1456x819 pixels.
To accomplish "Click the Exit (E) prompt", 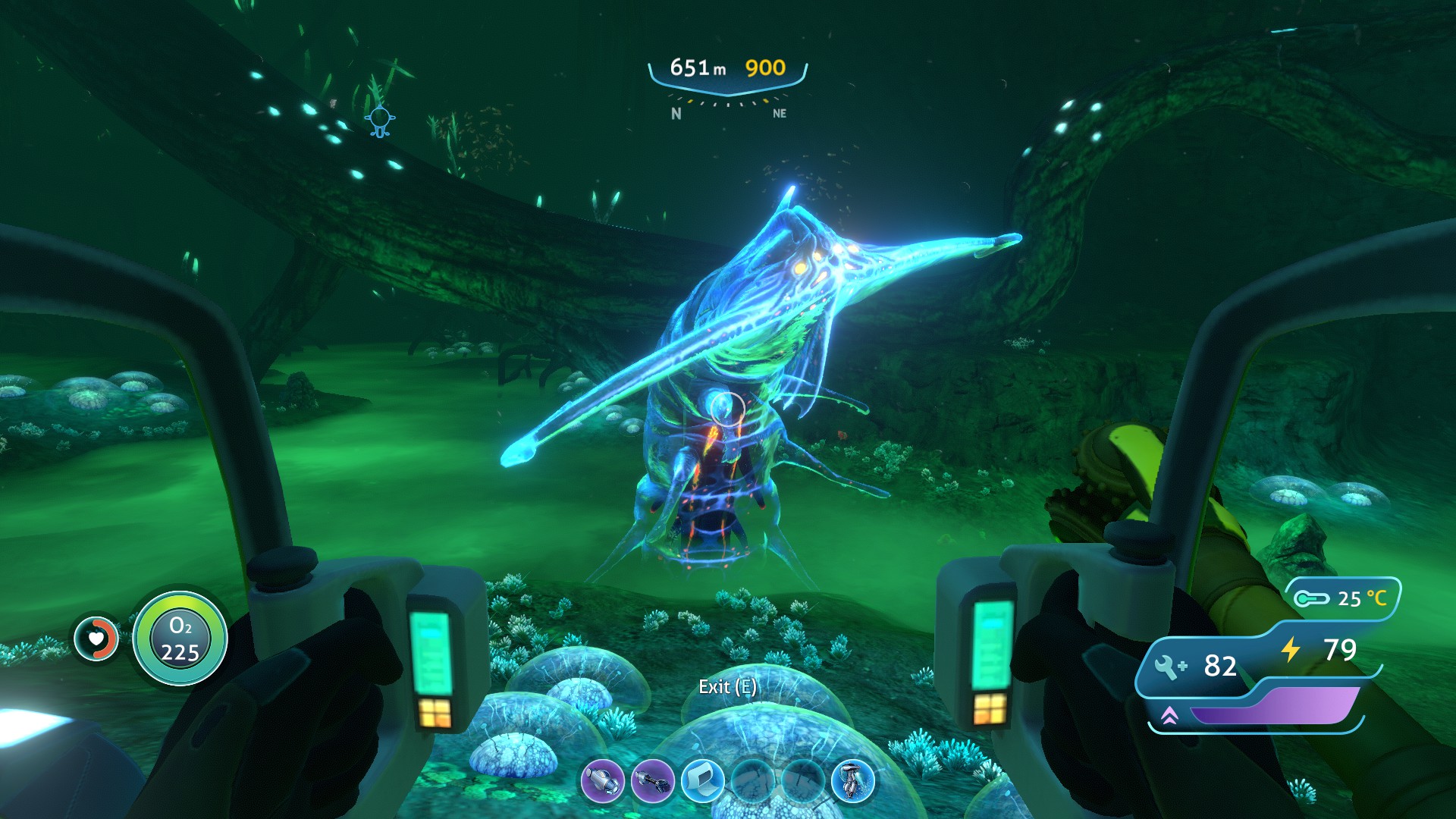I will click(x=729, y=688).
